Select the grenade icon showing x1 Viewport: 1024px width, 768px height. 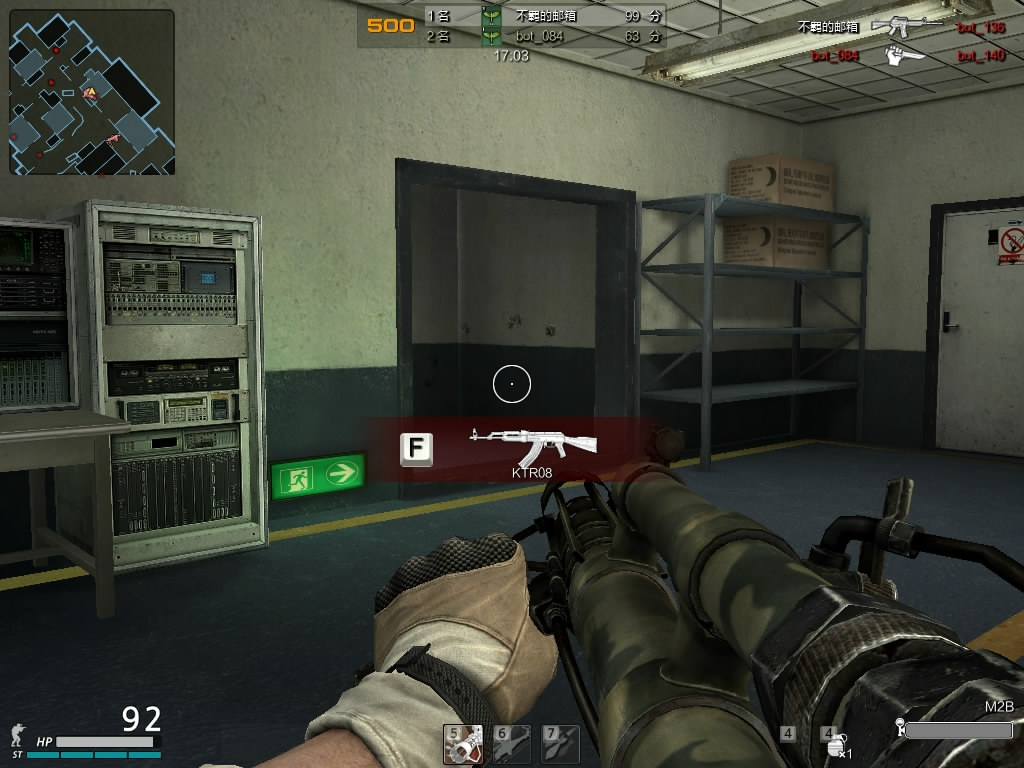click(x=836, y=745)
